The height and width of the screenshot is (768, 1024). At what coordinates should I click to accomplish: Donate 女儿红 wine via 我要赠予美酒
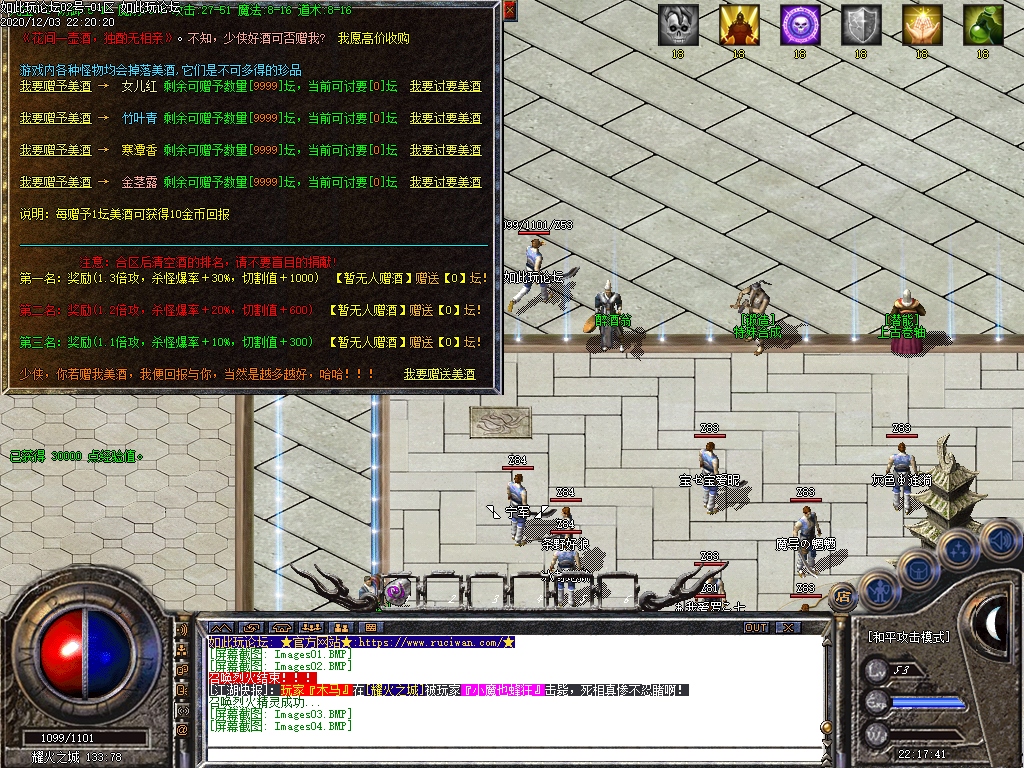56,86
